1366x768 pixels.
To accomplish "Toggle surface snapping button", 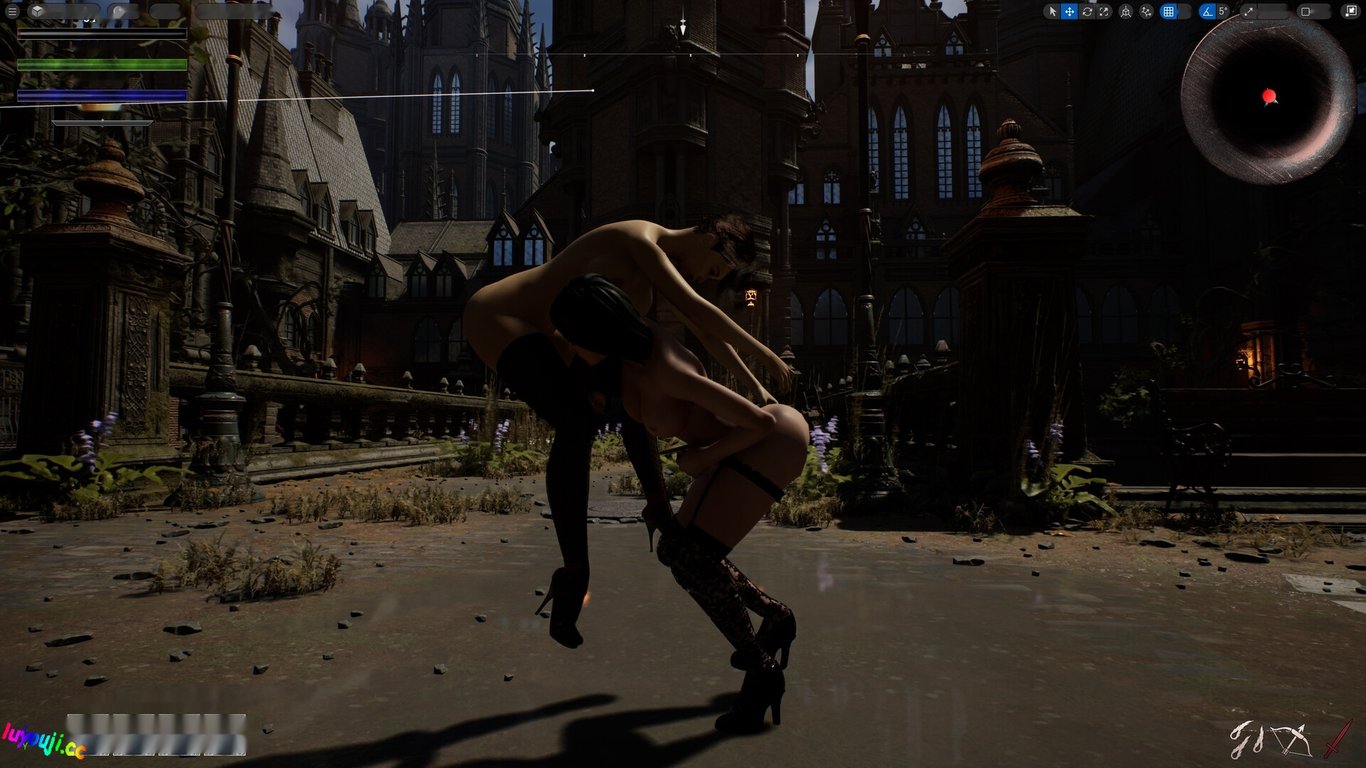I will click(x=1147, y=12).
